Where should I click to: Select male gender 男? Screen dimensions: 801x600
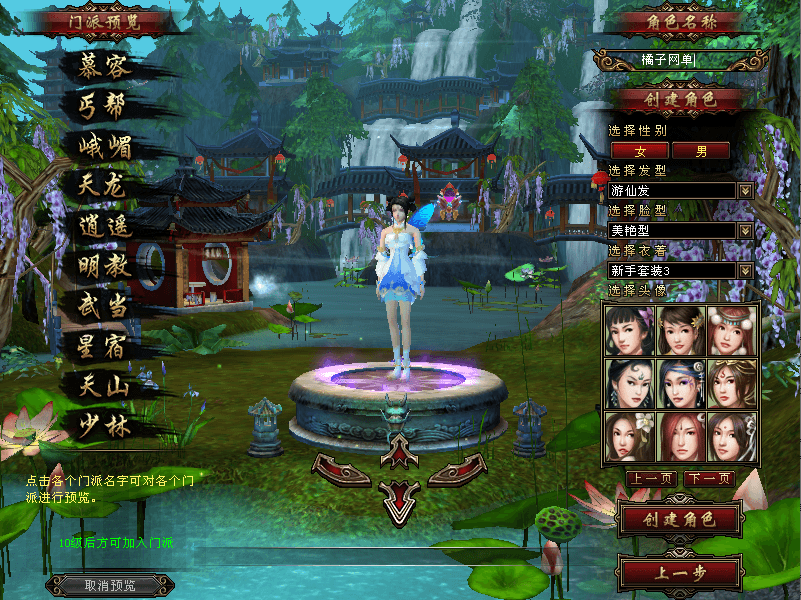(700, 151)
